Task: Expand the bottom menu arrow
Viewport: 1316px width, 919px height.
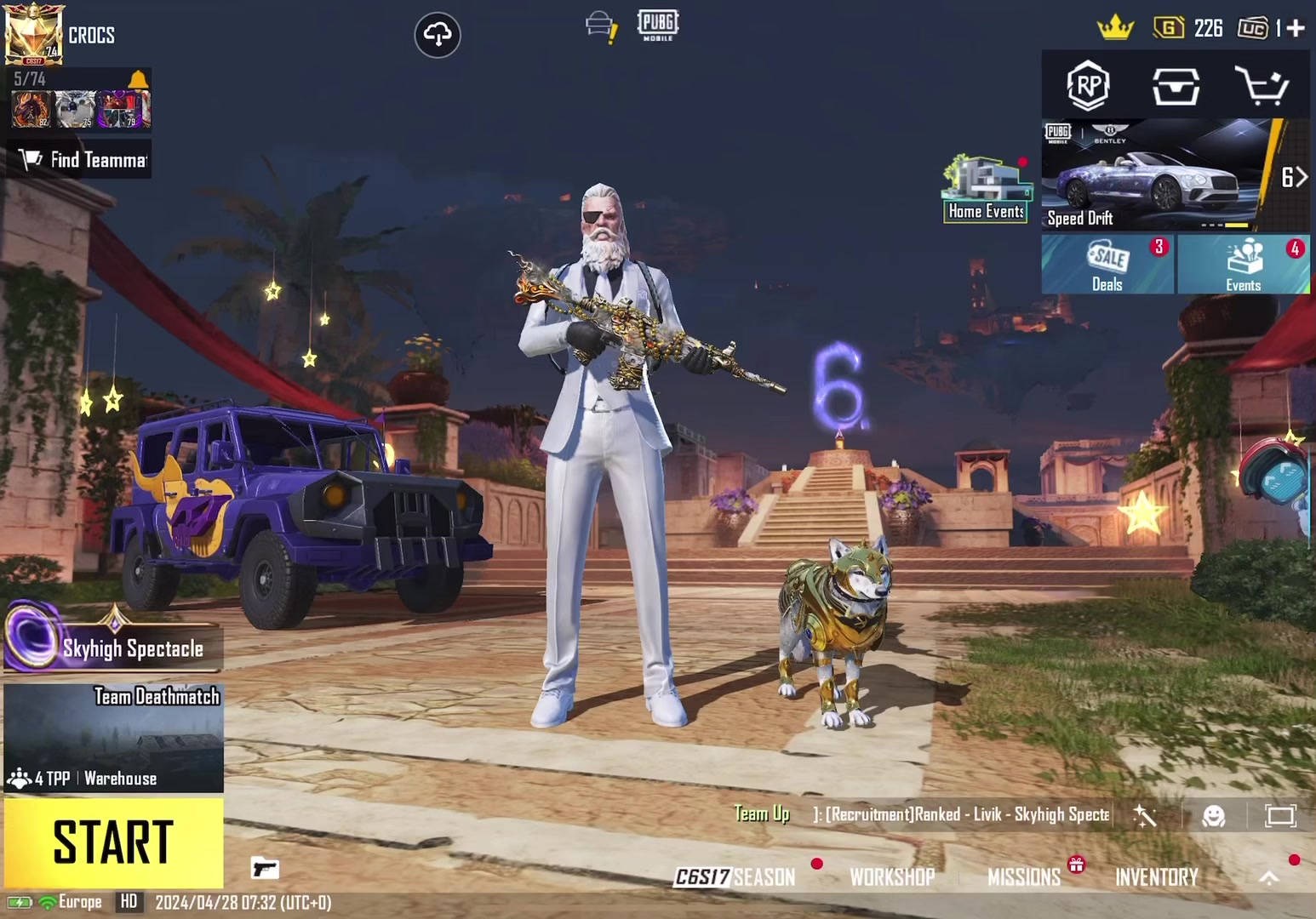Action: pyautogui.click(x=1269, y=878)
